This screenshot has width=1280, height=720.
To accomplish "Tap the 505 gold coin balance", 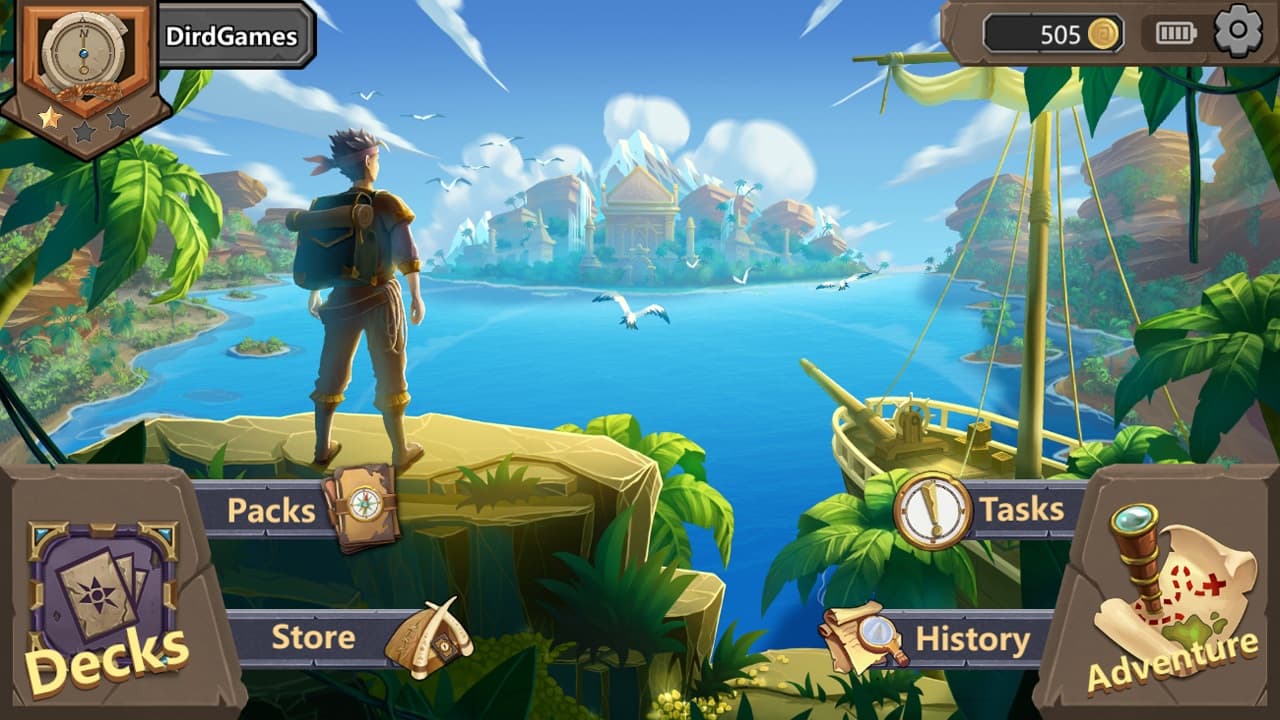I will [1053, 34].
